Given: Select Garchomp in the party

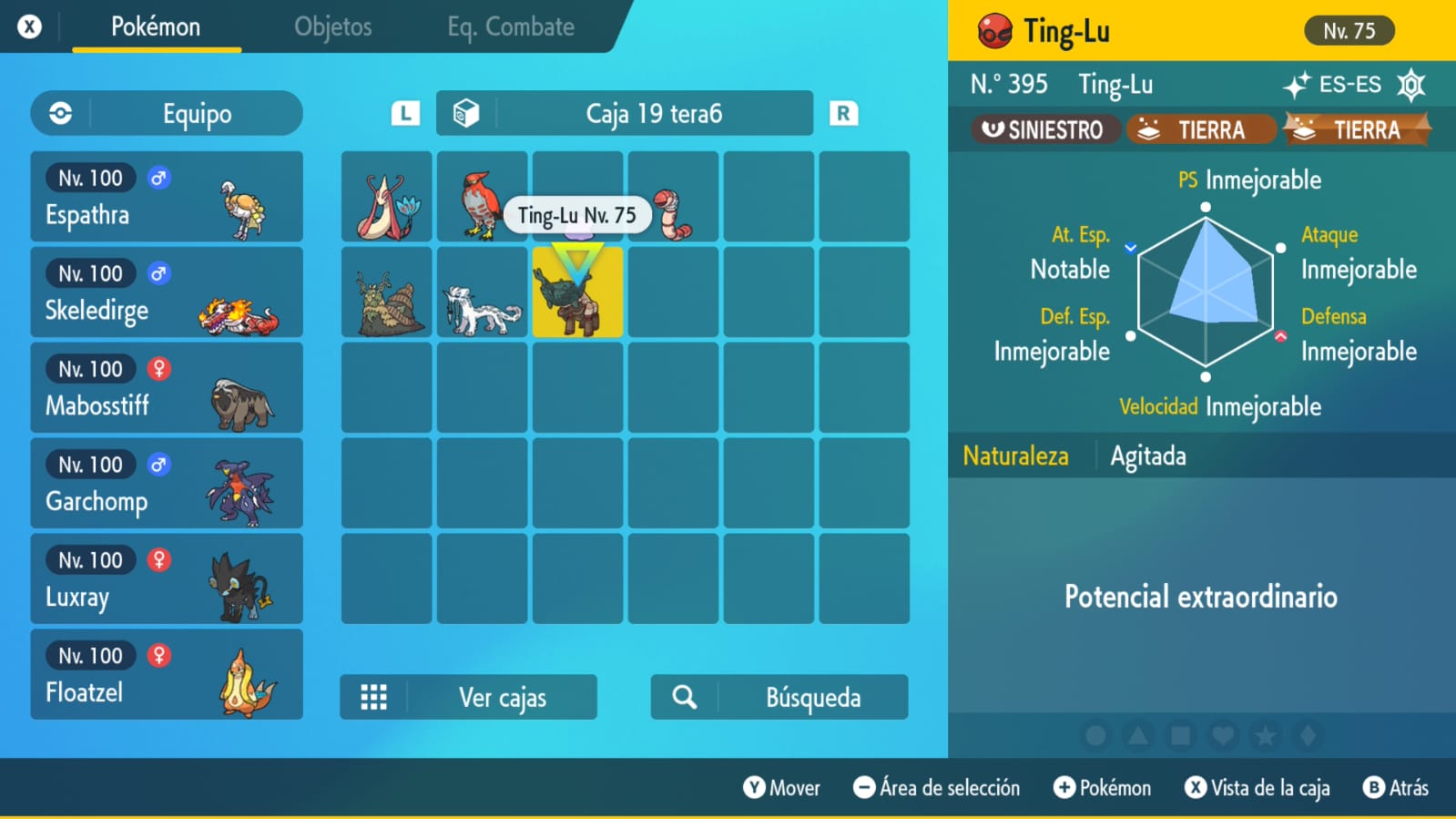Looking at the screenshot, I should (x=167, y=484).
